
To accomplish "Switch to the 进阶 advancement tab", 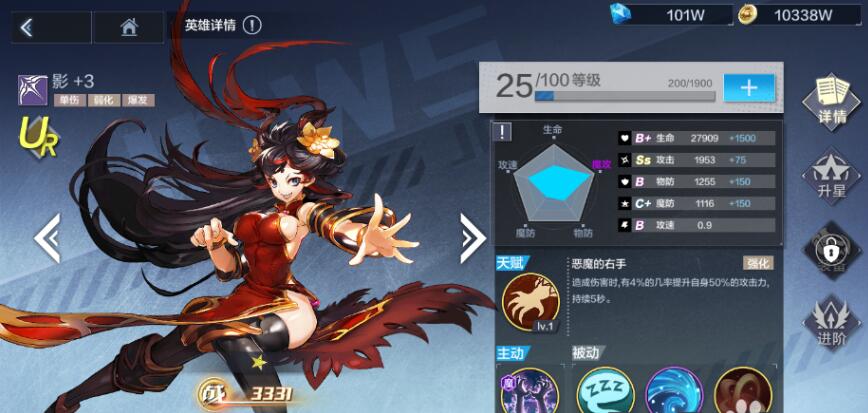I will [831, 322].
